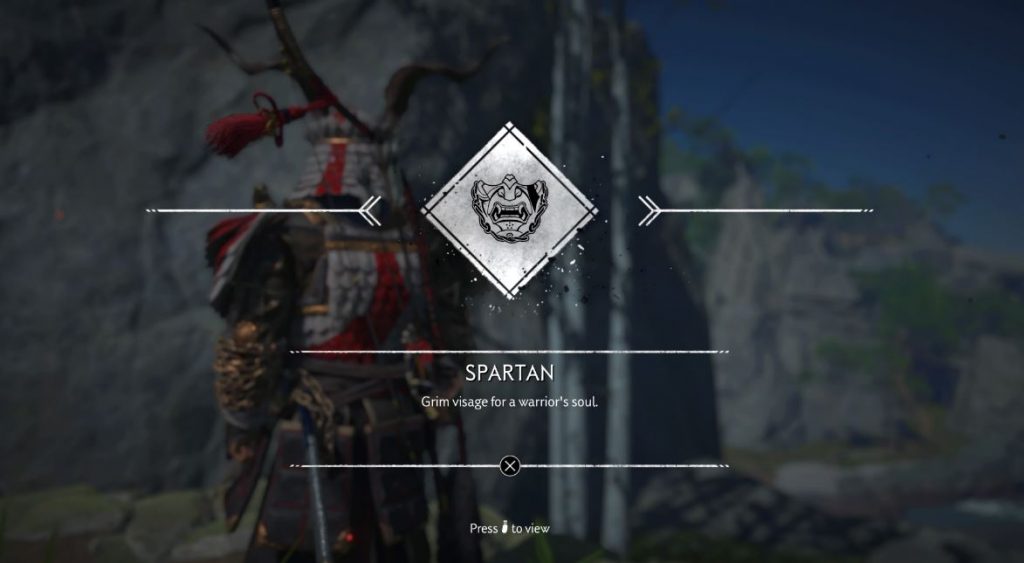Go to previous mask with left arrow
Screen dimensions: 1024x563
[371, 209]
